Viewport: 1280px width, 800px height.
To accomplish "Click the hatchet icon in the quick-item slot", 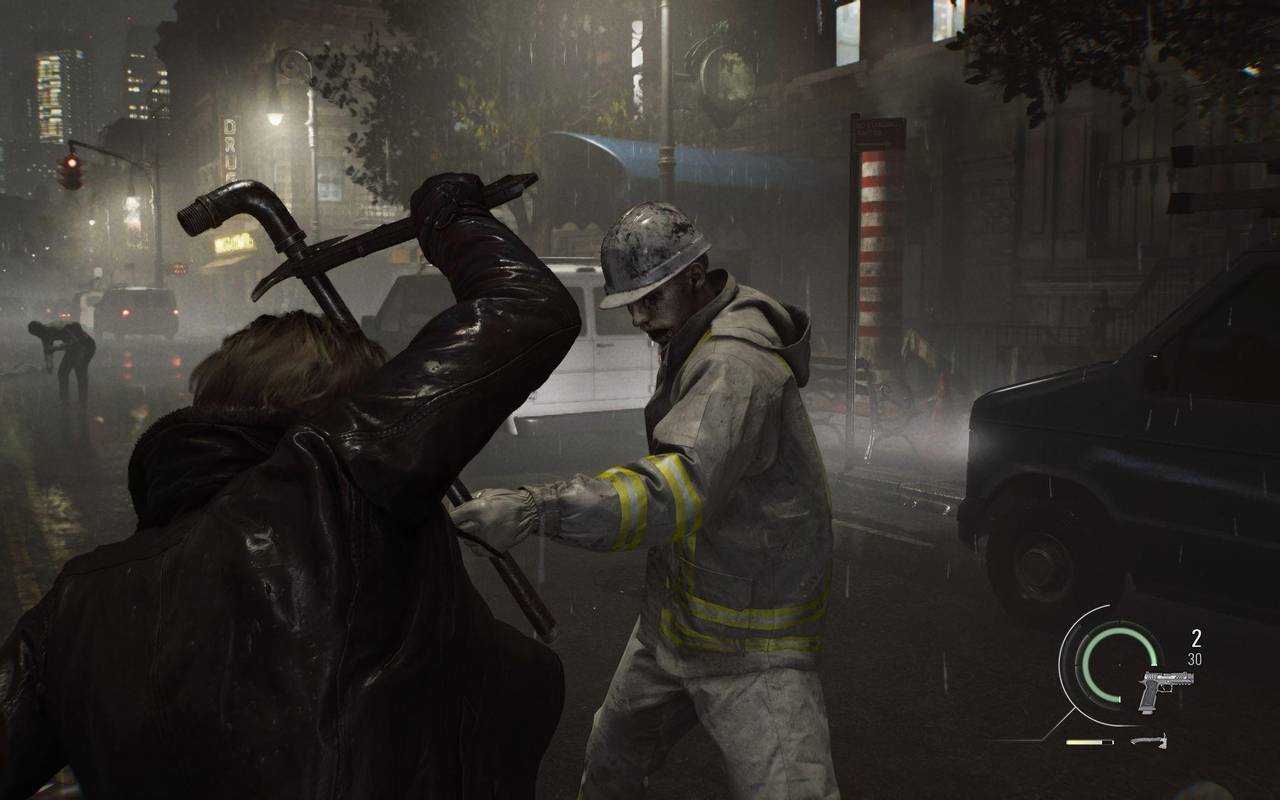I will click(x=1150, y=742).
